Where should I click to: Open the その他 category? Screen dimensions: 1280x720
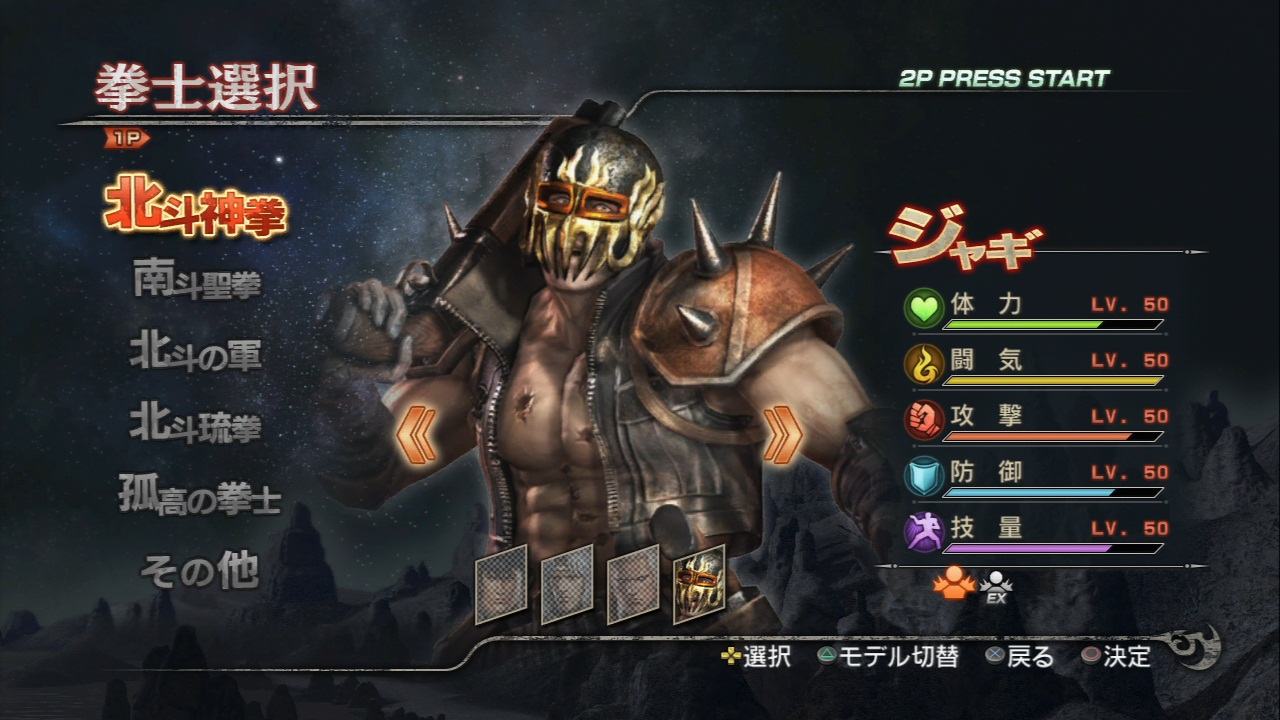click(200, 570)
